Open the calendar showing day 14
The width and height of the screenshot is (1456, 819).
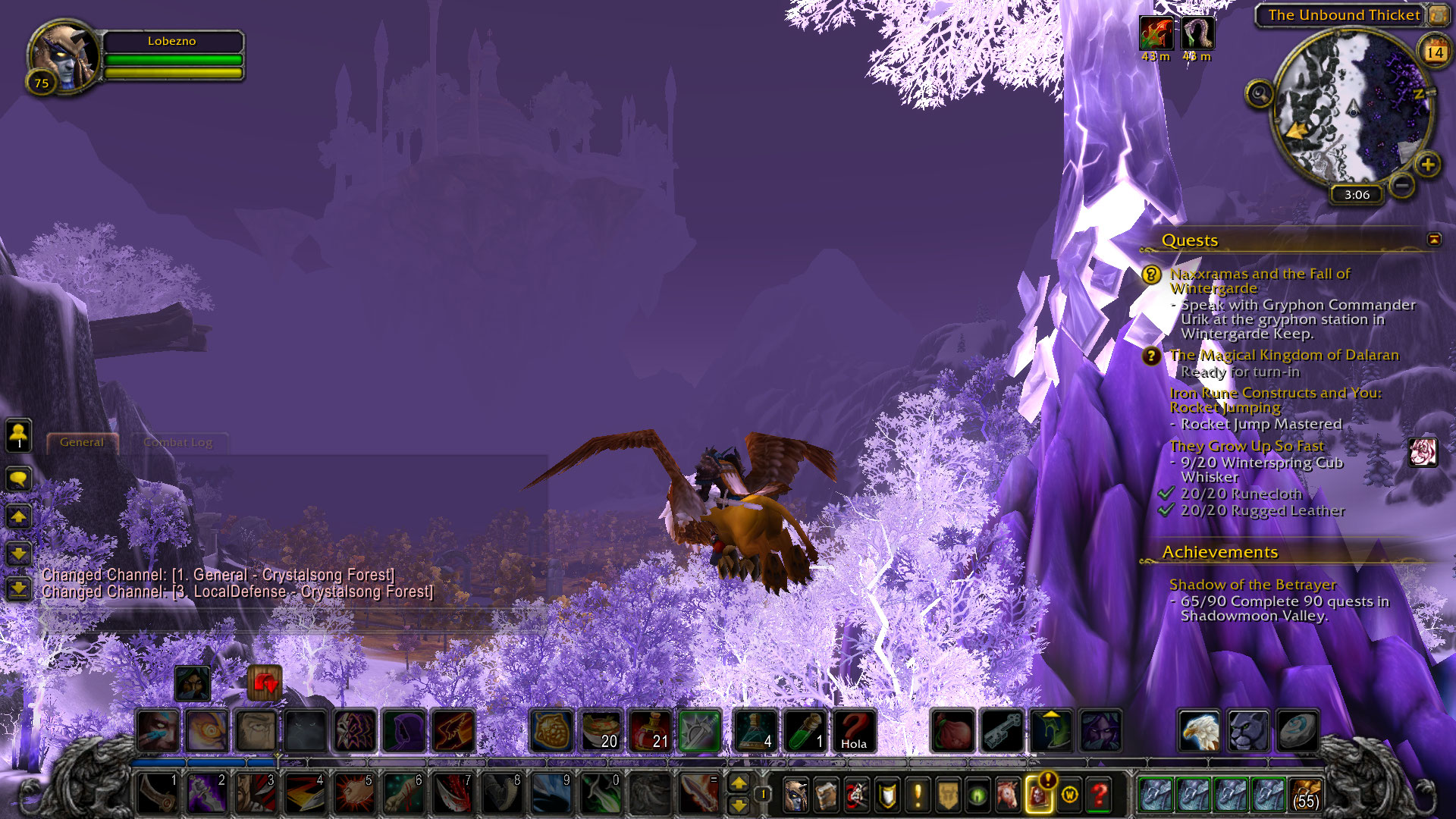pos(1434,52)
